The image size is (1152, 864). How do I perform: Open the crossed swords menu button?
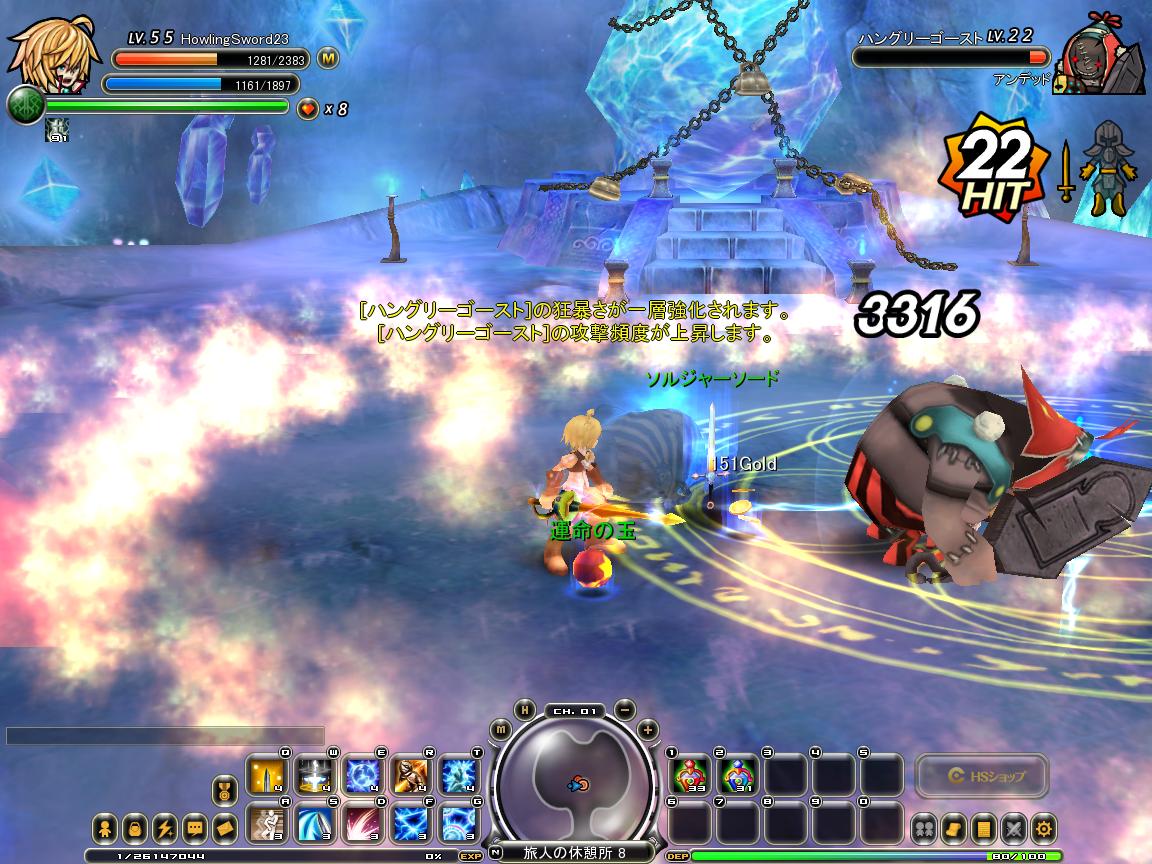point(1014,828)
